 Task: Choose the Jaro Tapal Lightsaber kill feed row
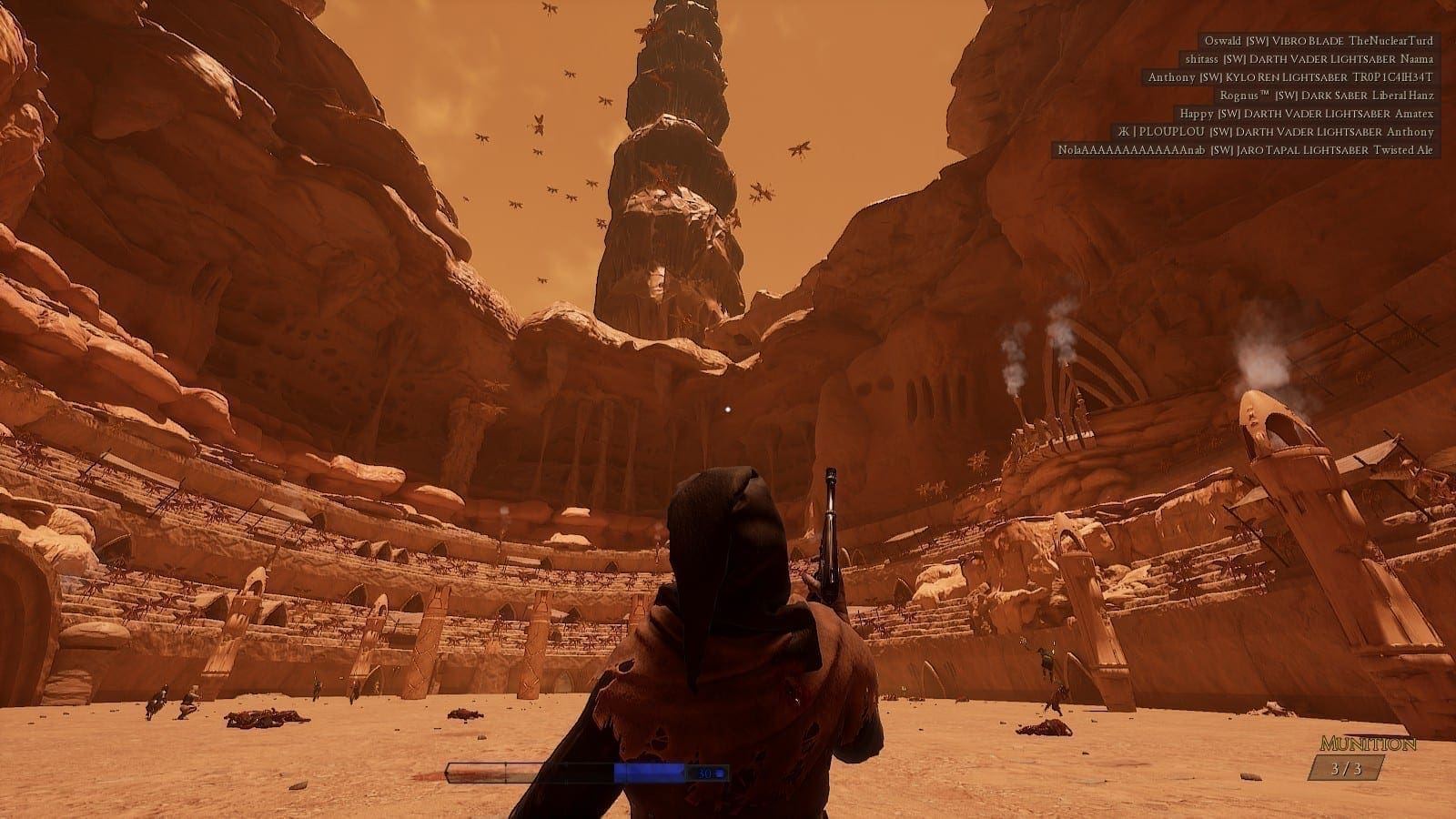[x=1245, y=150]
